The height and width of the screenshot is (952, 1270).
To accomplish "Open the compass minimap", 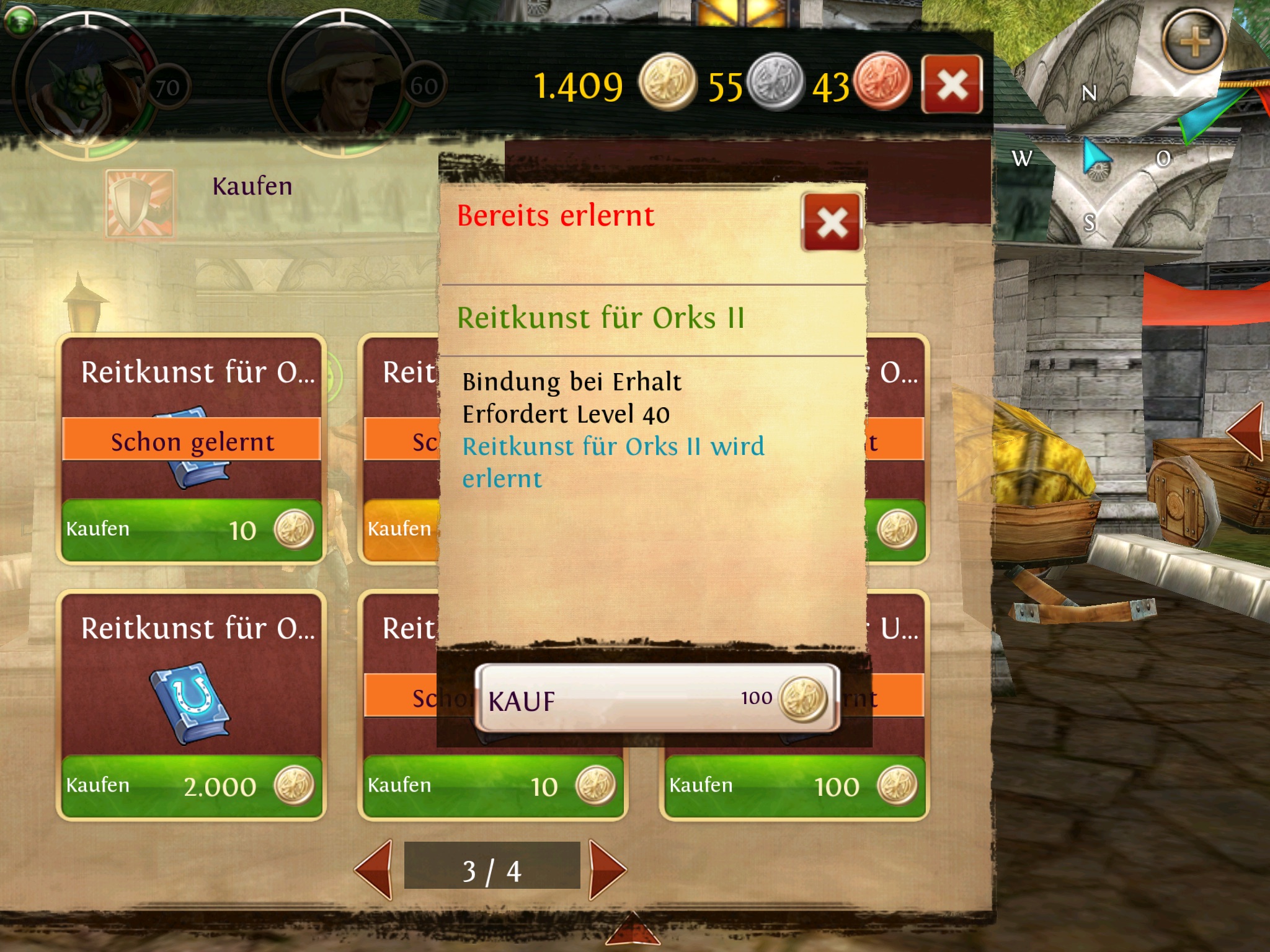I will pyautogui.click(x=1096, y=158).
